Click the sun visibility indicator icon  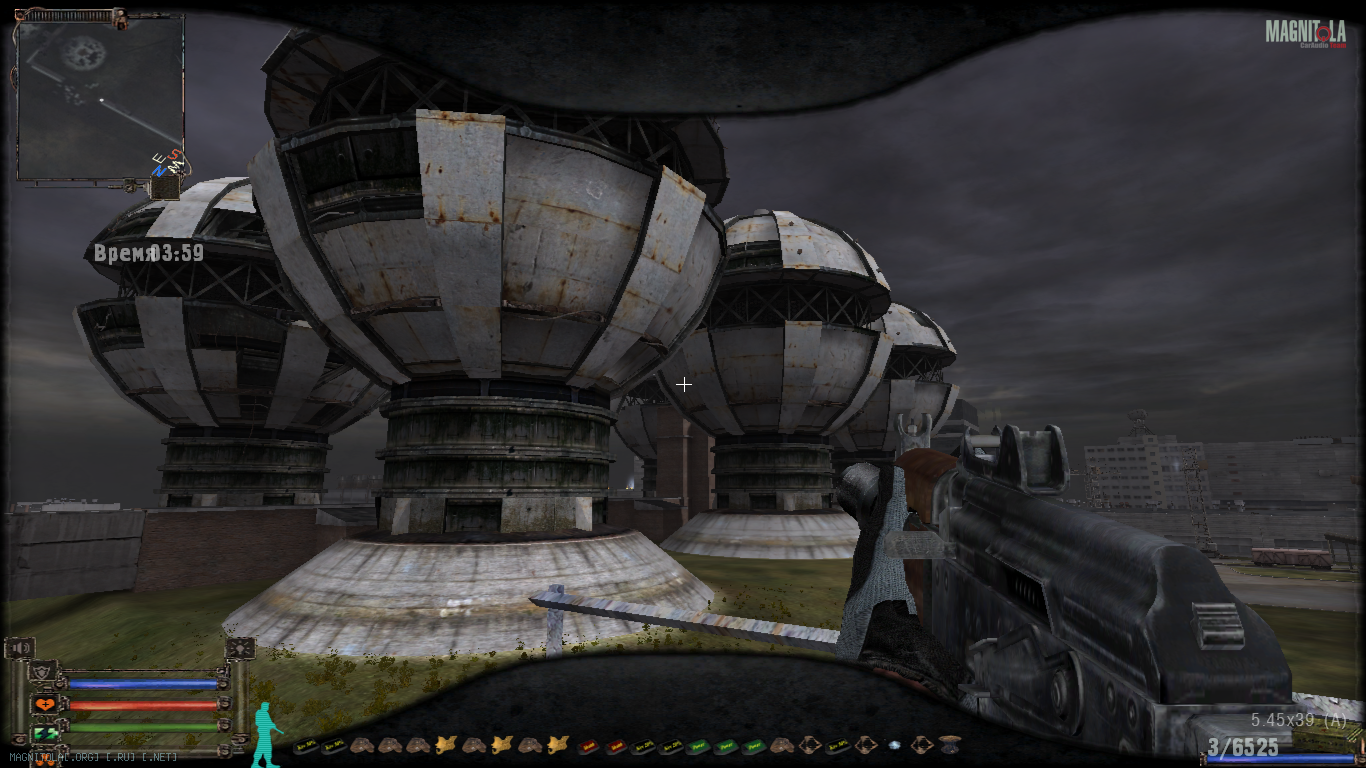240,648
